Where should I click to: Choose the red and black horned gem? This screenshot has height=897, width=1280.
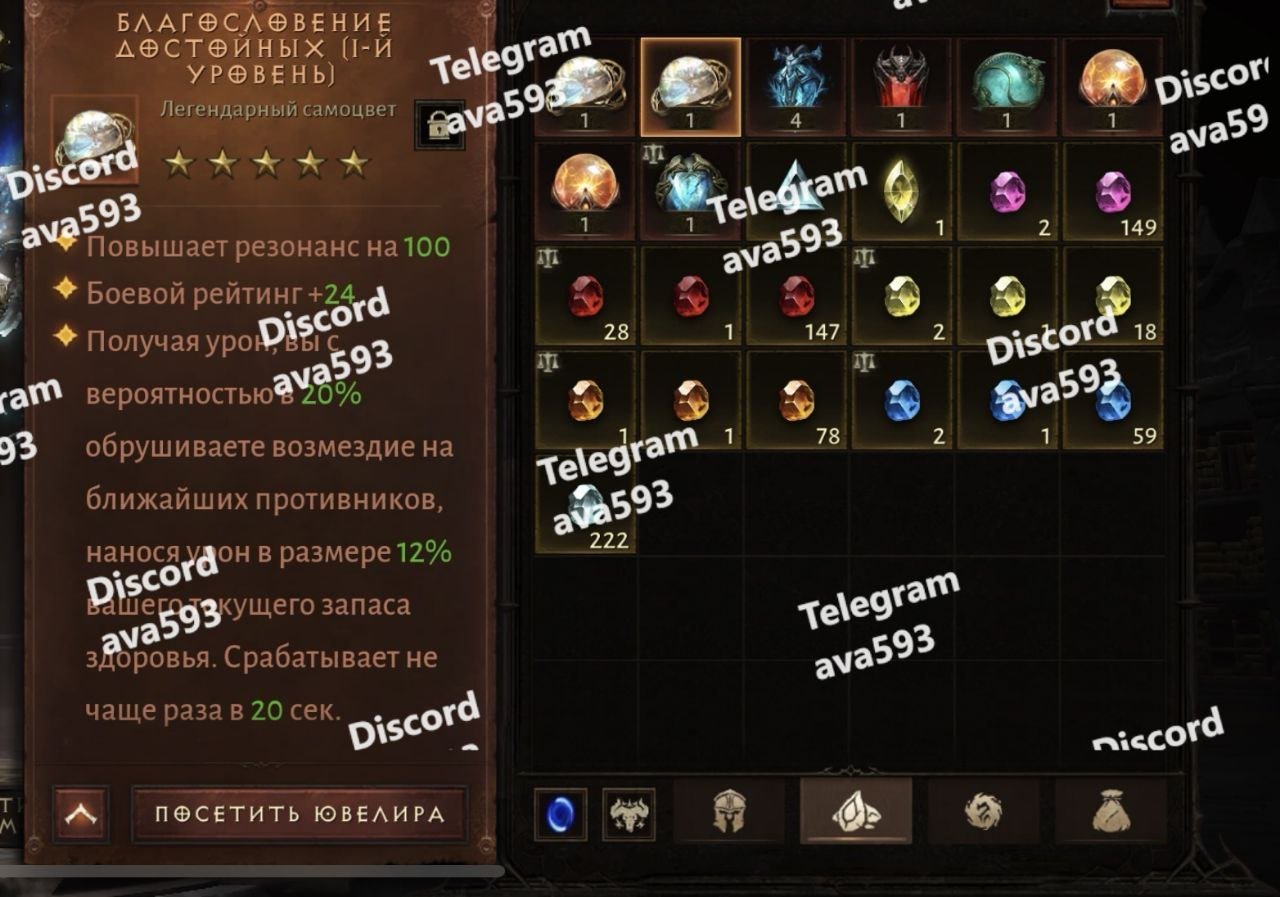(901, 87)
